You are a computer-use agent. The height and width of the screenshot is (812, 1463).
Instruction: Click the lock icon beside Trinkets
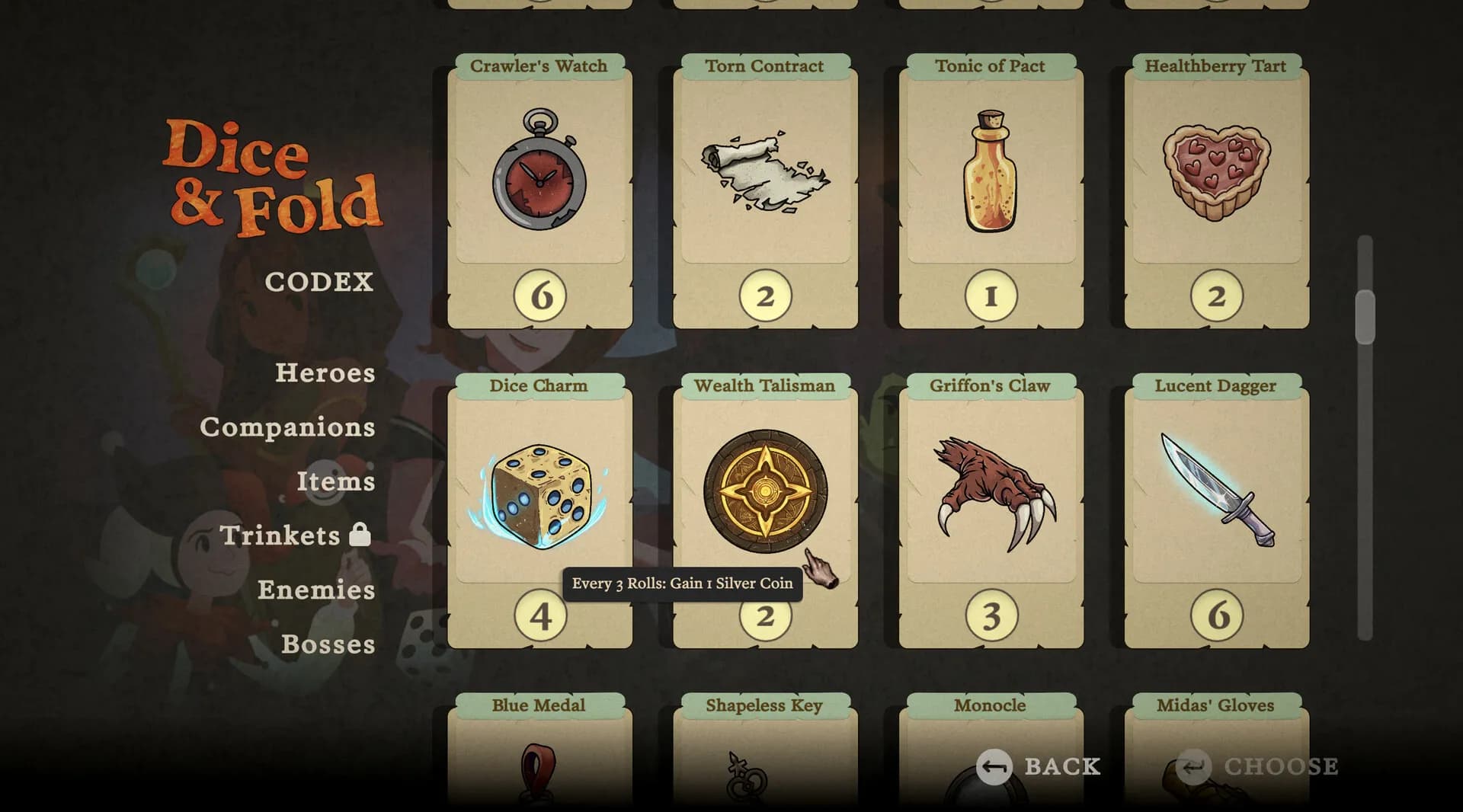361,535
